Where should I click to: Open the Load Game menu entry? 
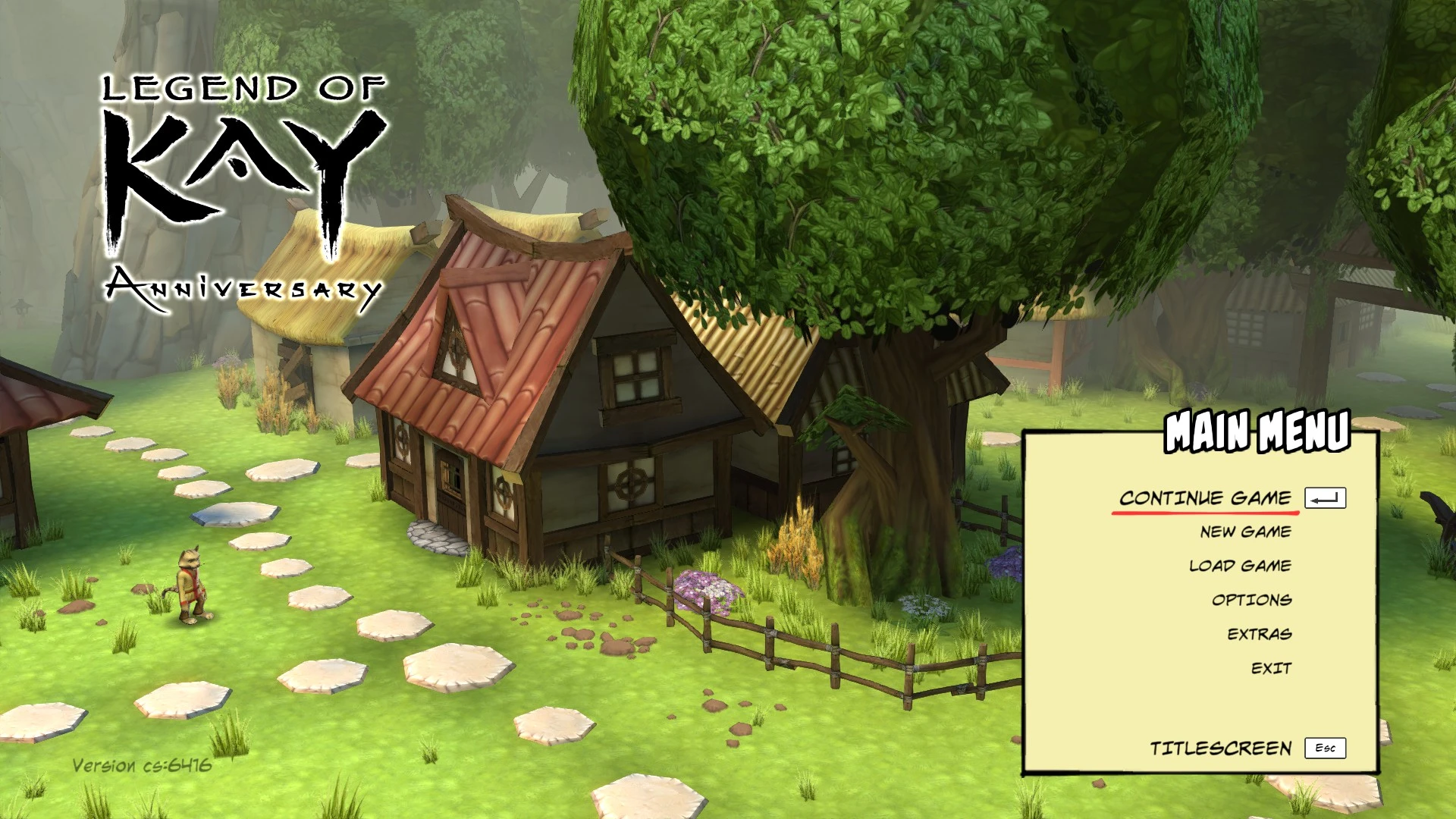tap(1239, 566)
